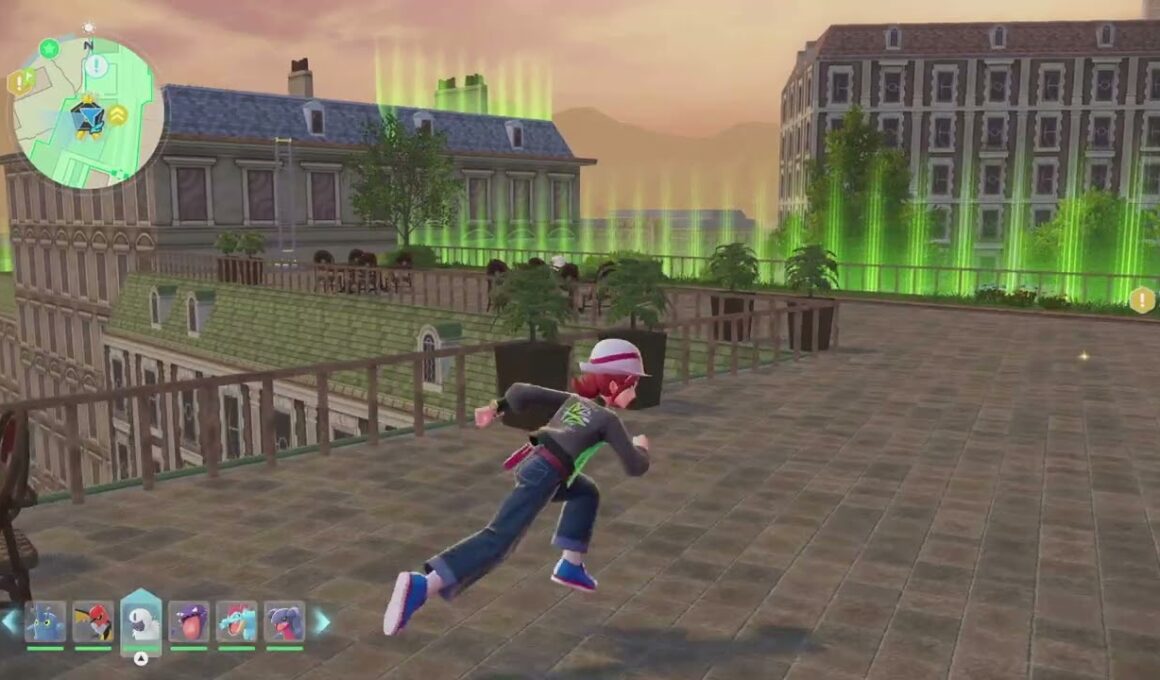The width and height of the screenshot is (1160, 680).
Task: Select the green star marker on the minimap
Action: 49,48
